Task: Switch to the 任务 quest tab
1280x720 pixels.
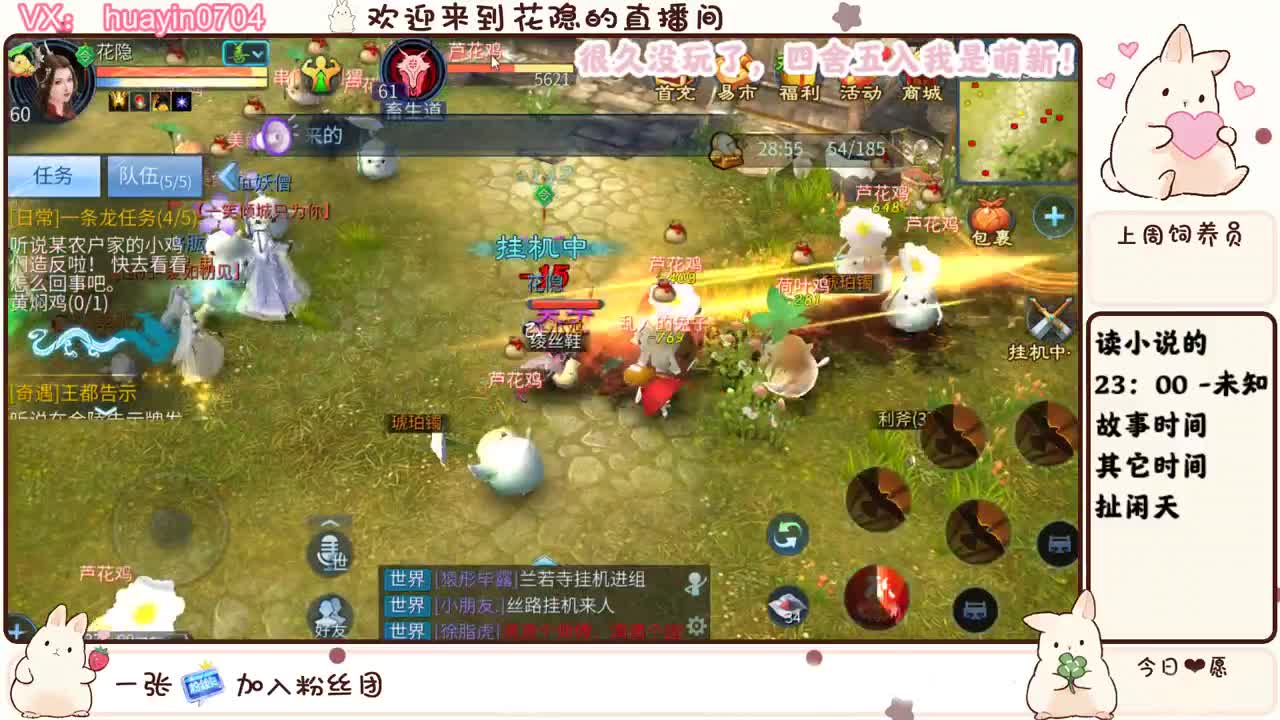Action: click(x=56, y=175)
